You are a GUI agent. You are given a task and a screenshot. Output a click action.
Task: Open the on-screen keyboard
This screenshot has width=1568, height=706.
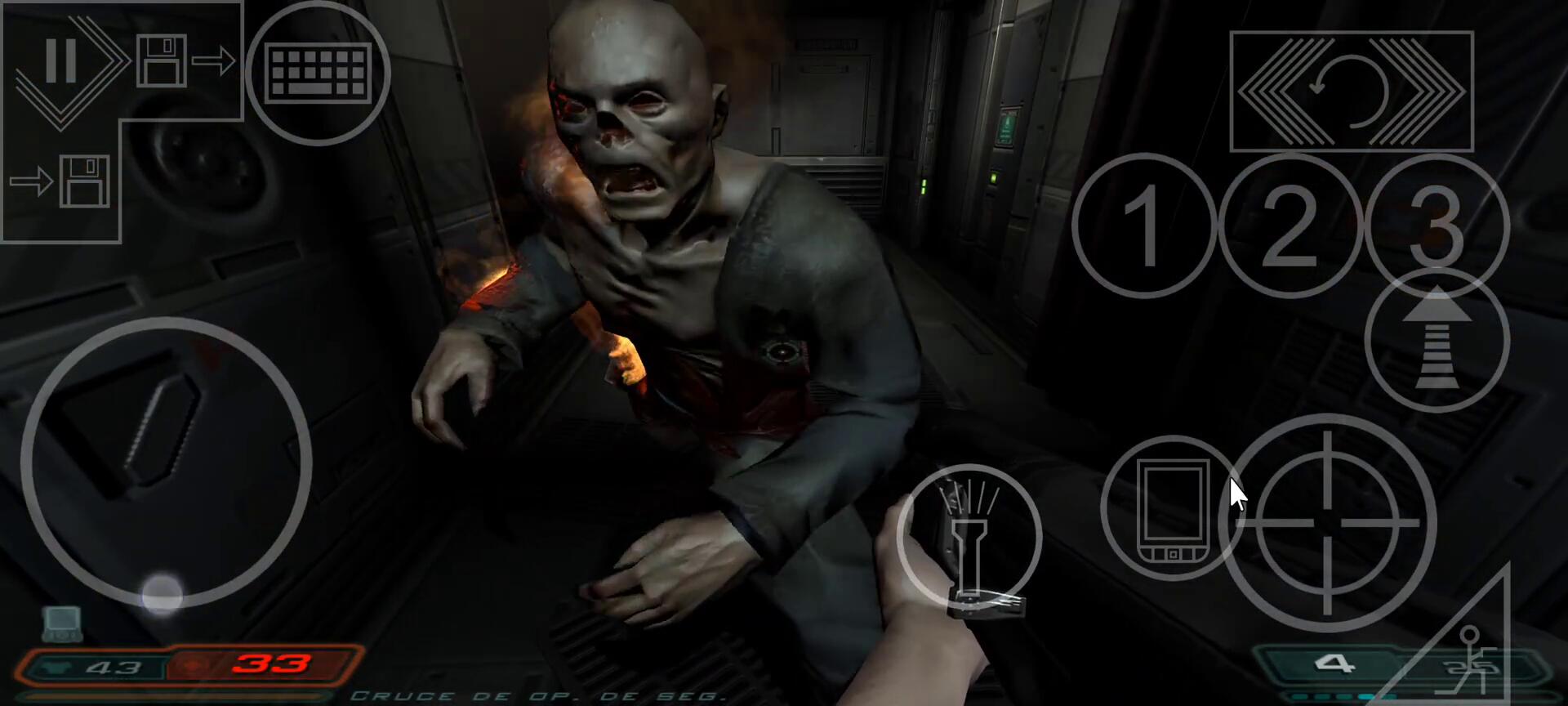pos(318,73)
